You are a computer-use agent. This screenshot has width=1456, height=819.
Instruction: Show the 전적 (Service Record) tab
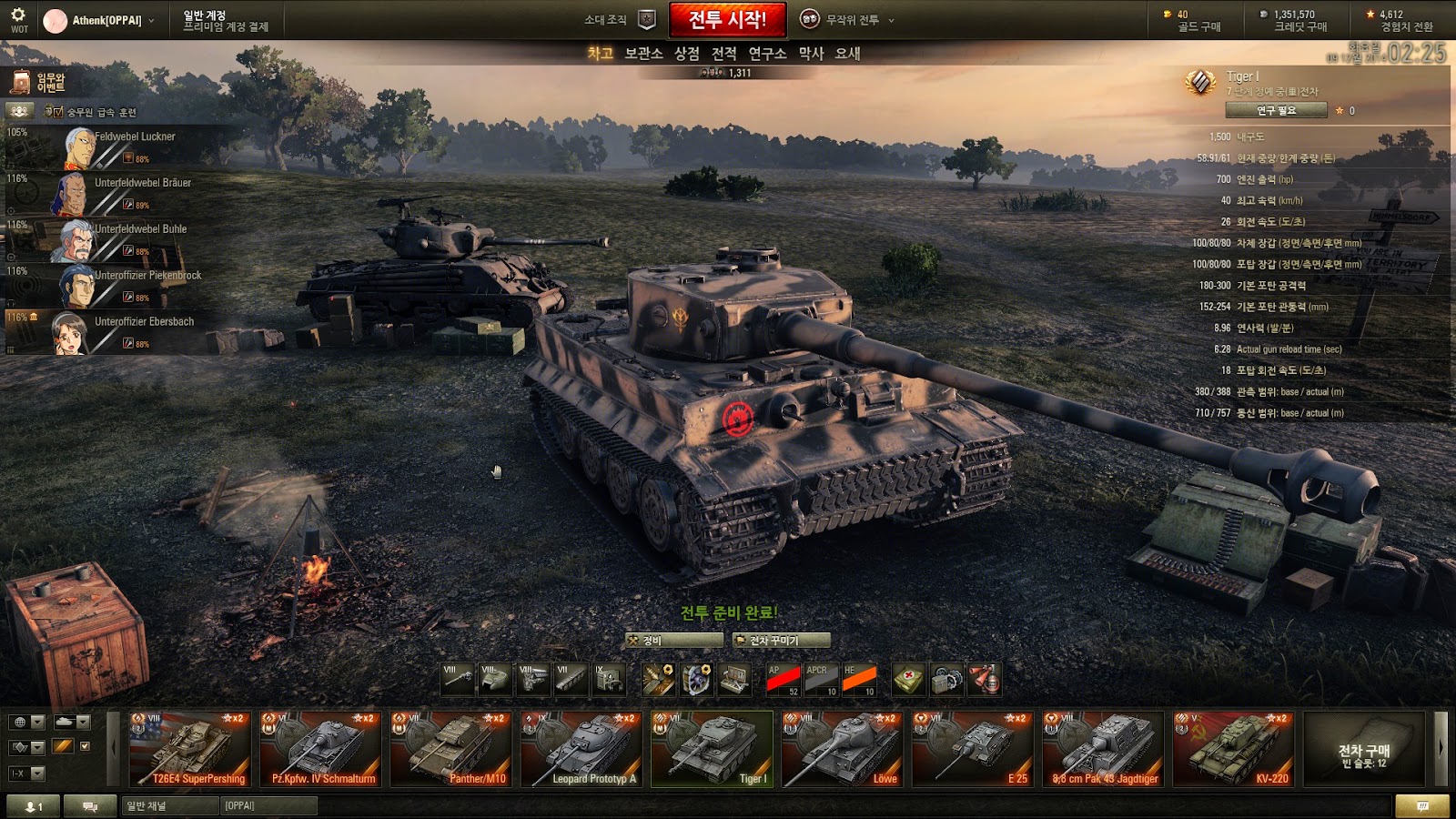pyautogui.click(x=723, y=54)
